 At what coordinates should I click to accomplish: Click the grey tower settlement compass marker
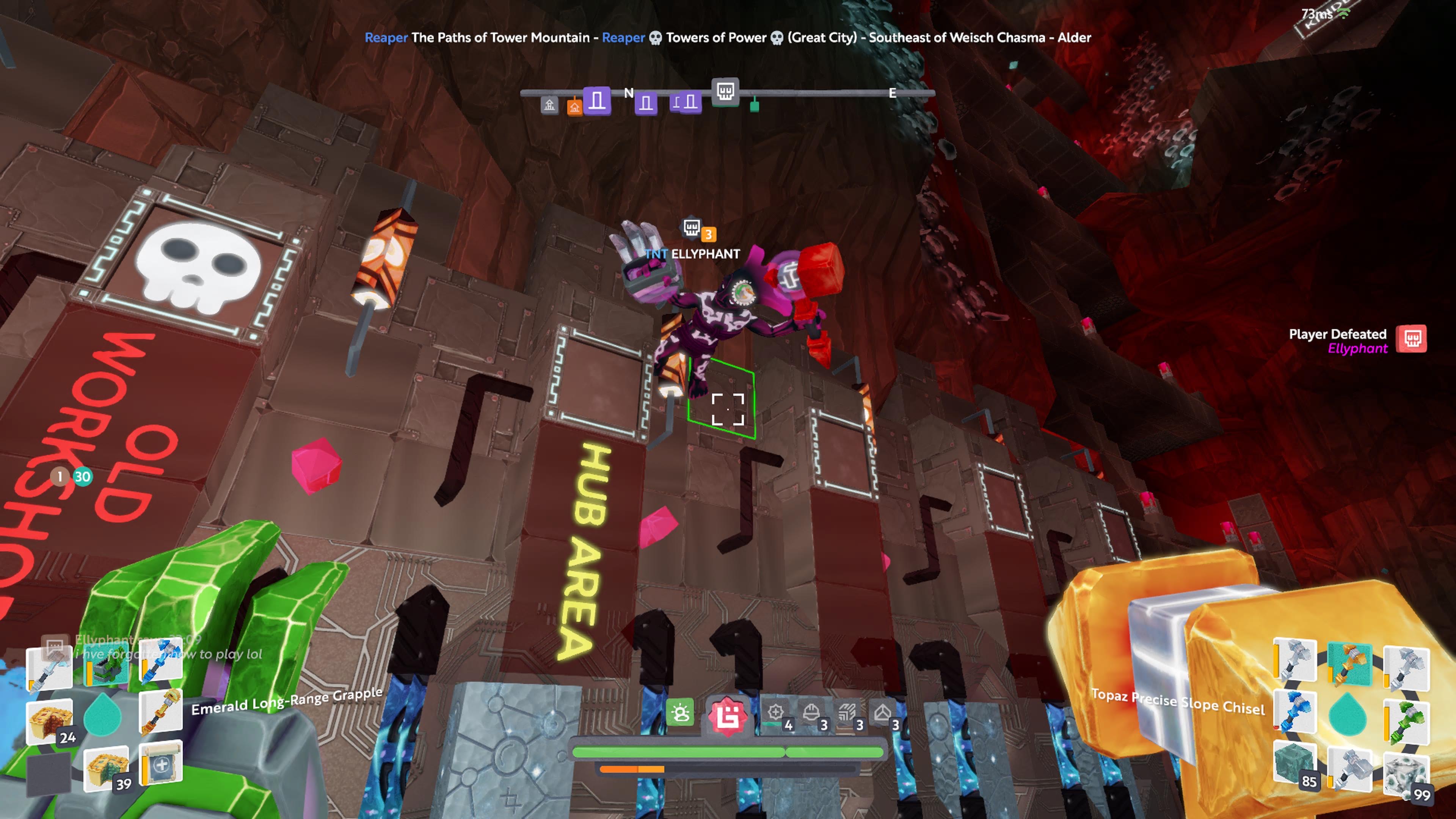(549, 105)
